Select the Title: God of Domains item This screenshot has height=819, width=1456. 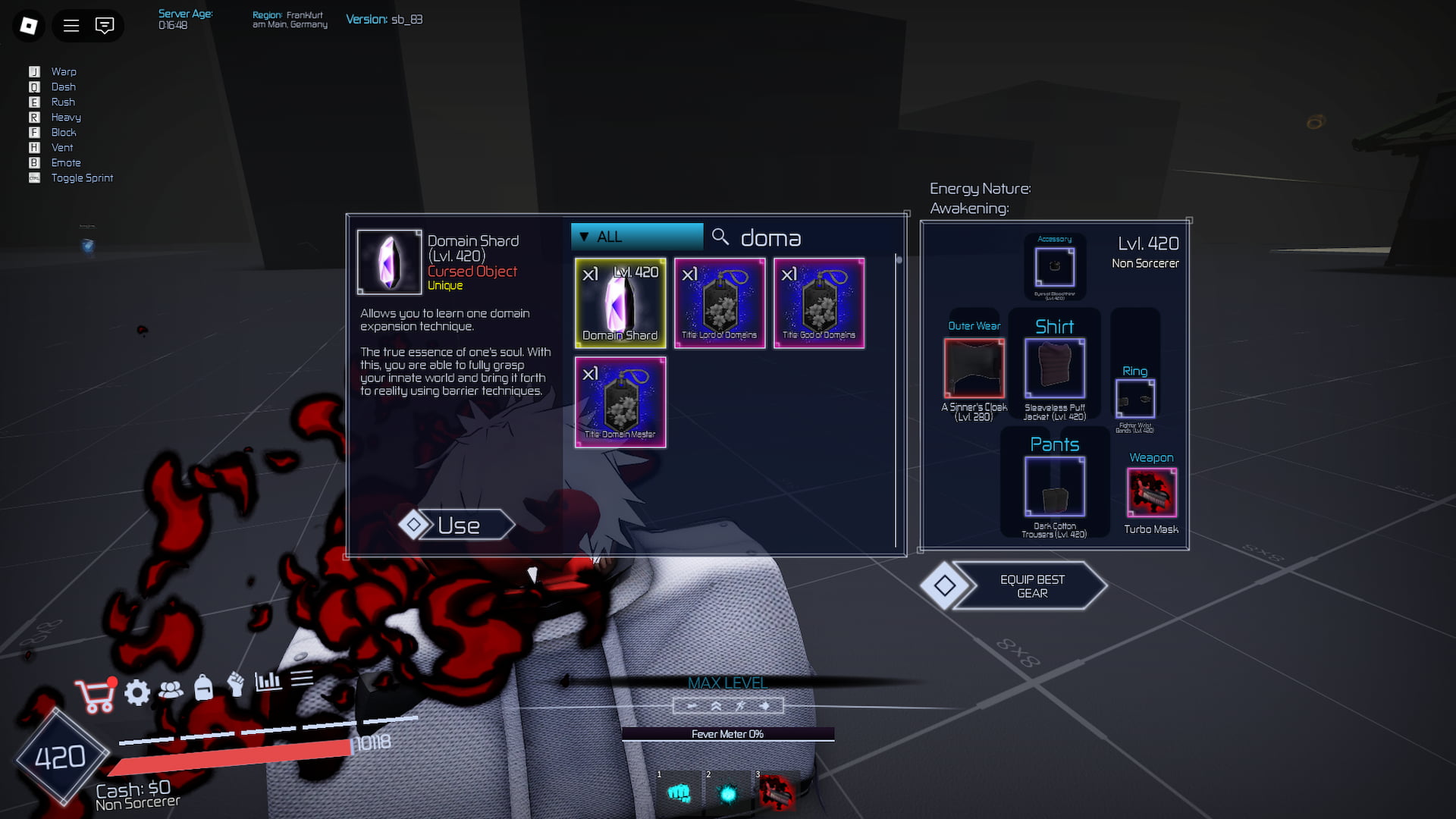click(819, 303)
